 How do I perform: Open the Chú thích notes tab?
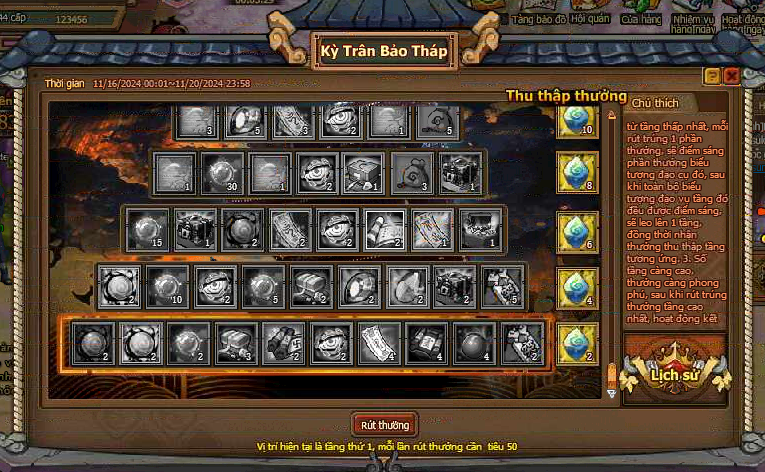(656, 102)
